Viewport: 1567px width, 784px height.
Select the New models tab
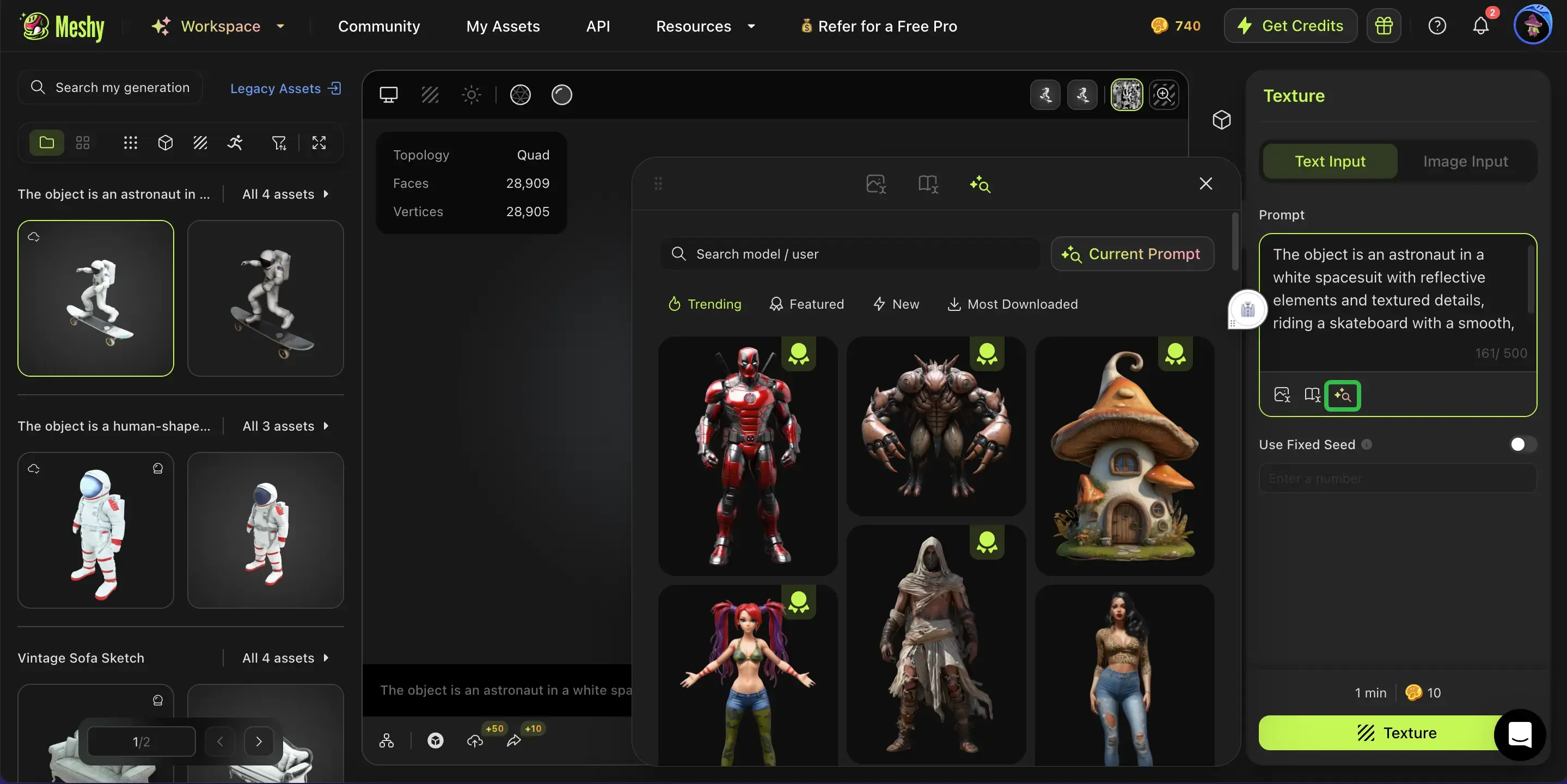(896, 304)
